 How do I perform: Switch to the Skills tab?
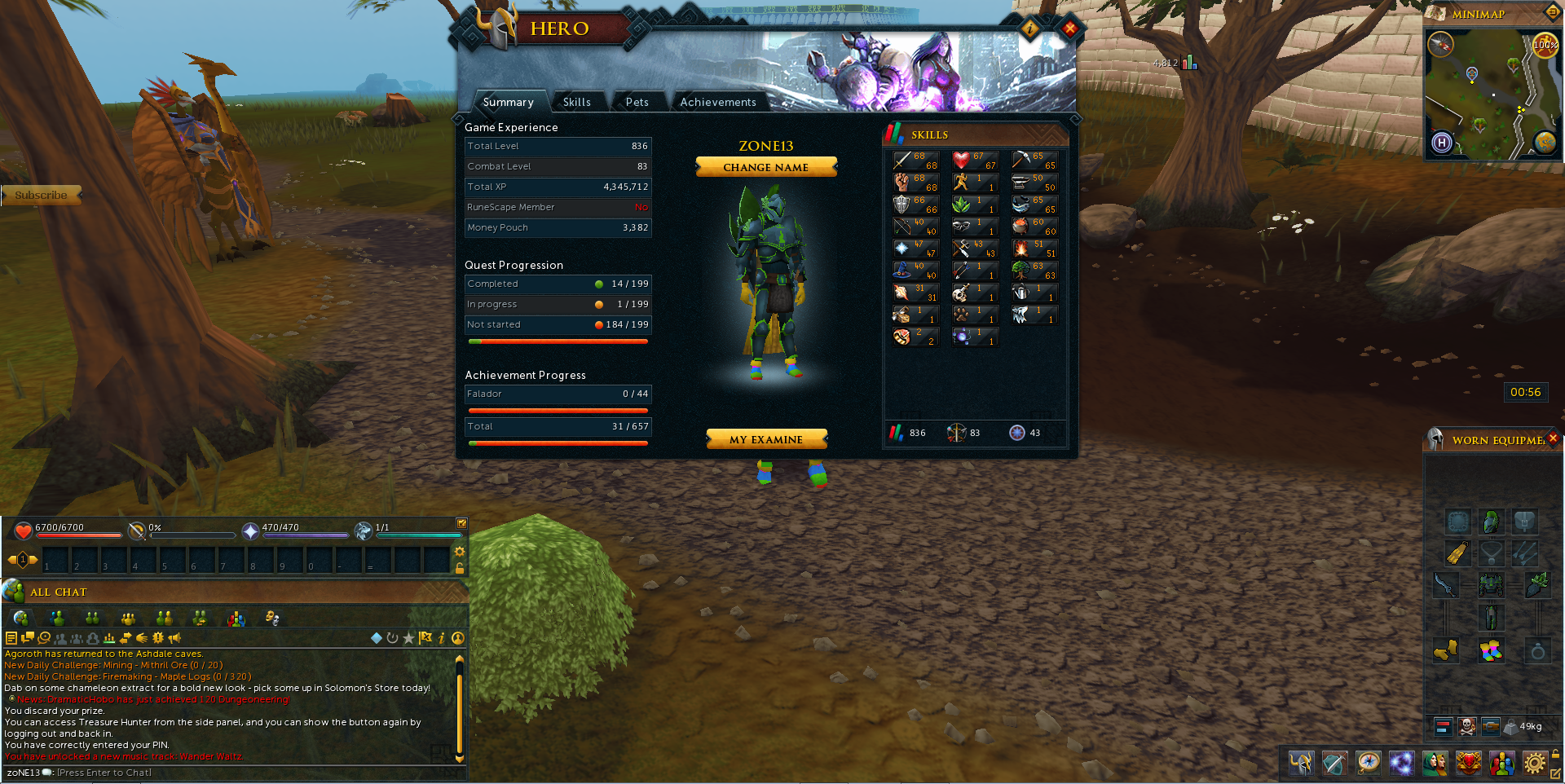tap(576, 102)
